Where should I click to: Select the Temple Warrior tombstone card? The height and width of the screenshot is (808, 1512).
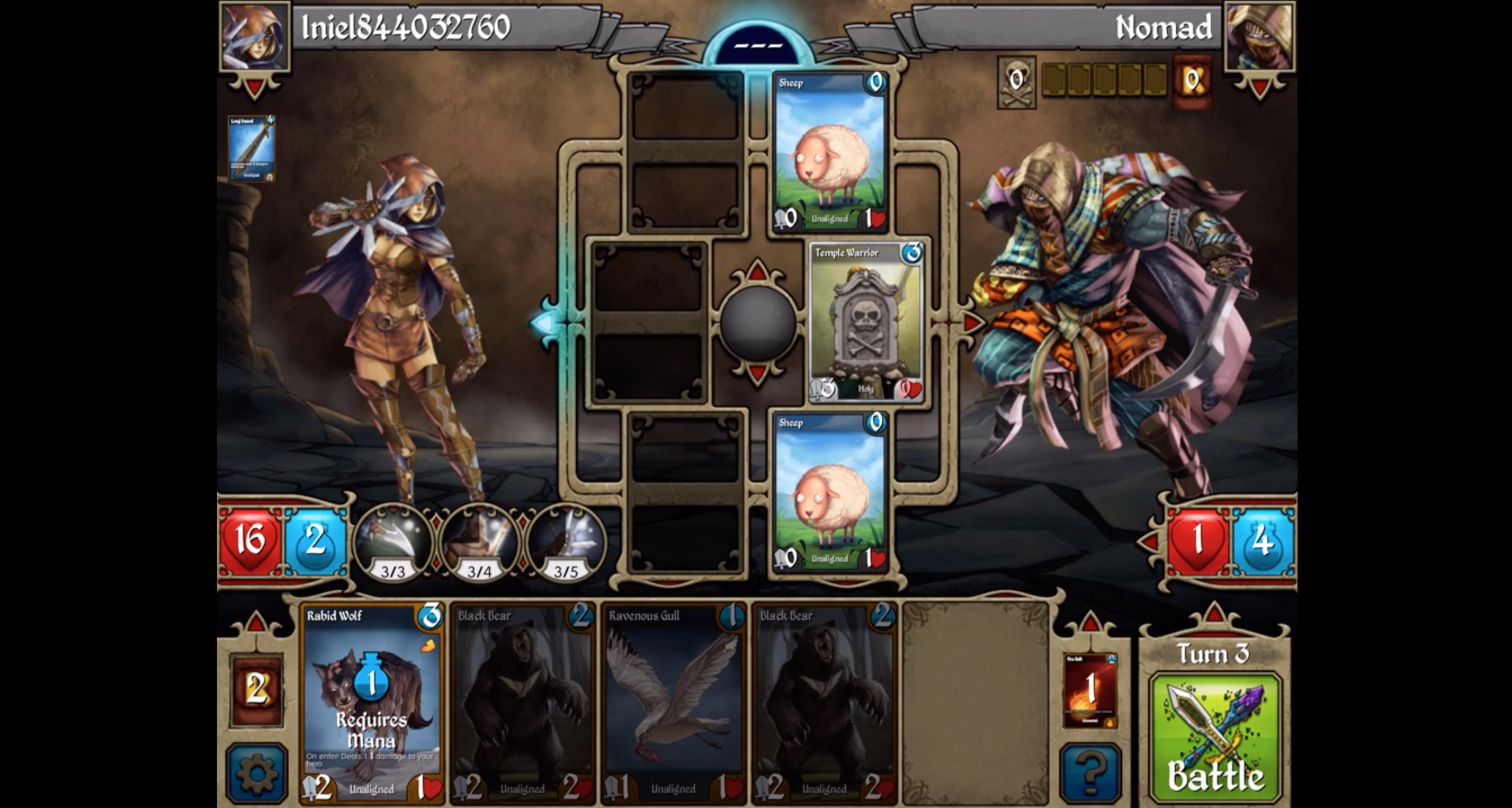tap(866, 322)
